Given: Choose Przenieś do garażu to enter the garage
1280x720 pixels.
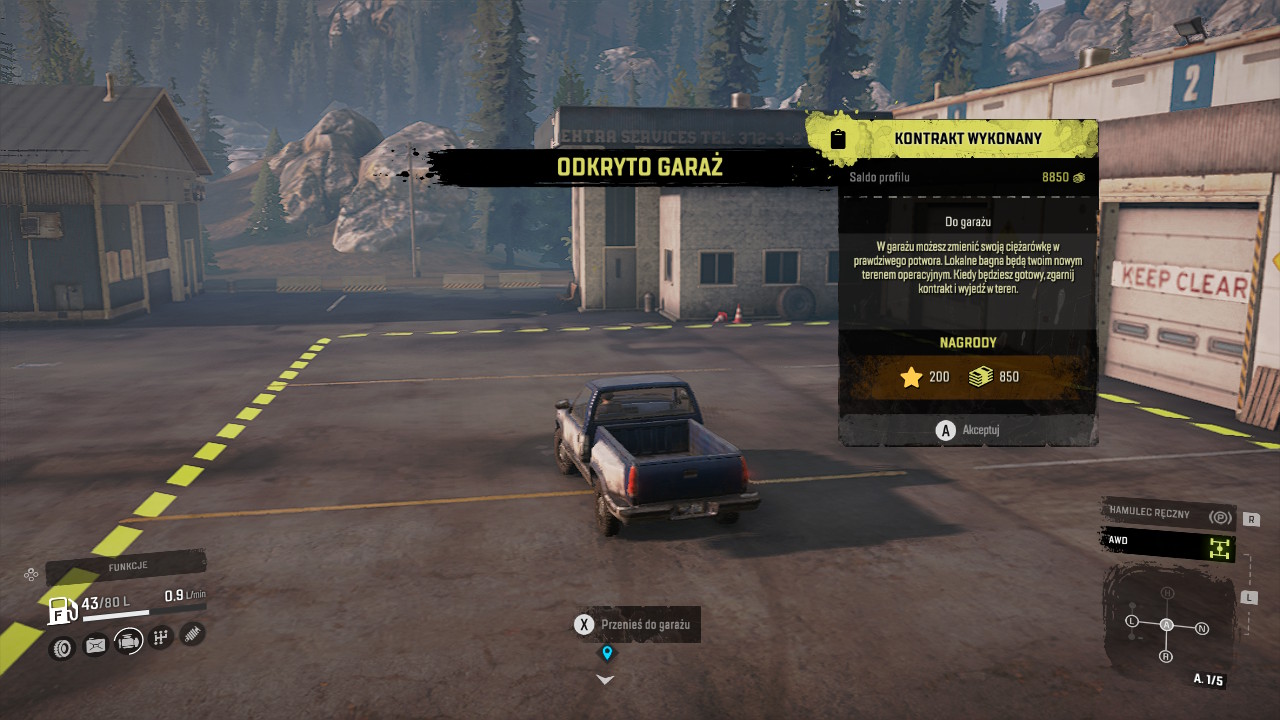Looking at the screenshot, I should point(636,625).
